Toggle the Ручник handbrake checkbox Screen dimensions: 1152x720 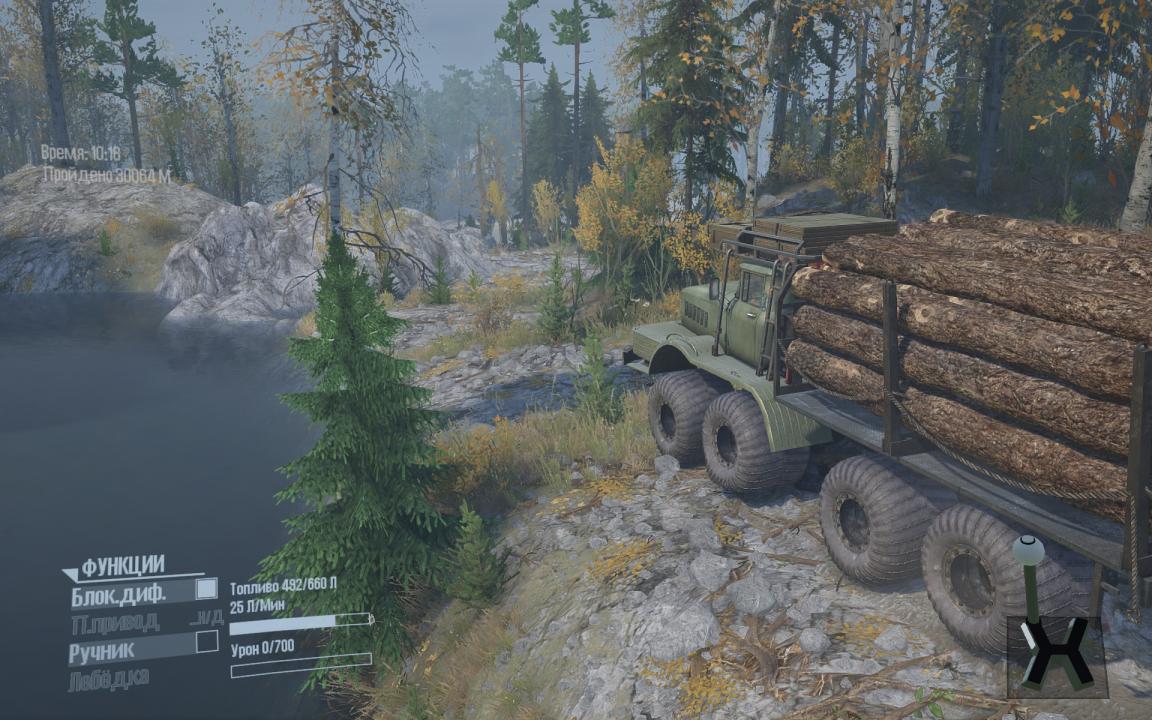[x=206, y=641]
